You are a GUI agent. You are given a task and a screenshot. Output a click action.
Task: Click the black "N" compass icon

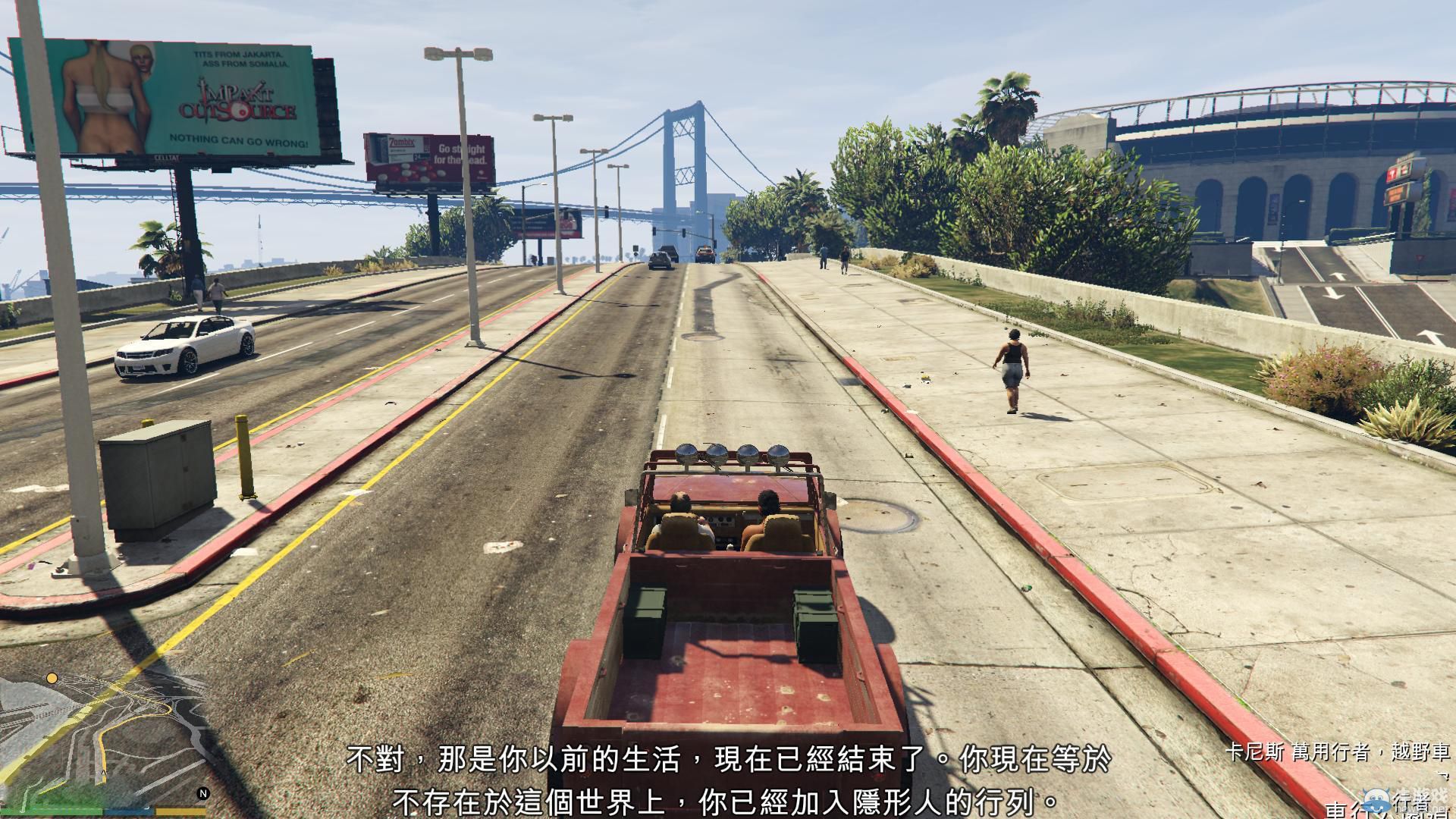coord(204,794)
